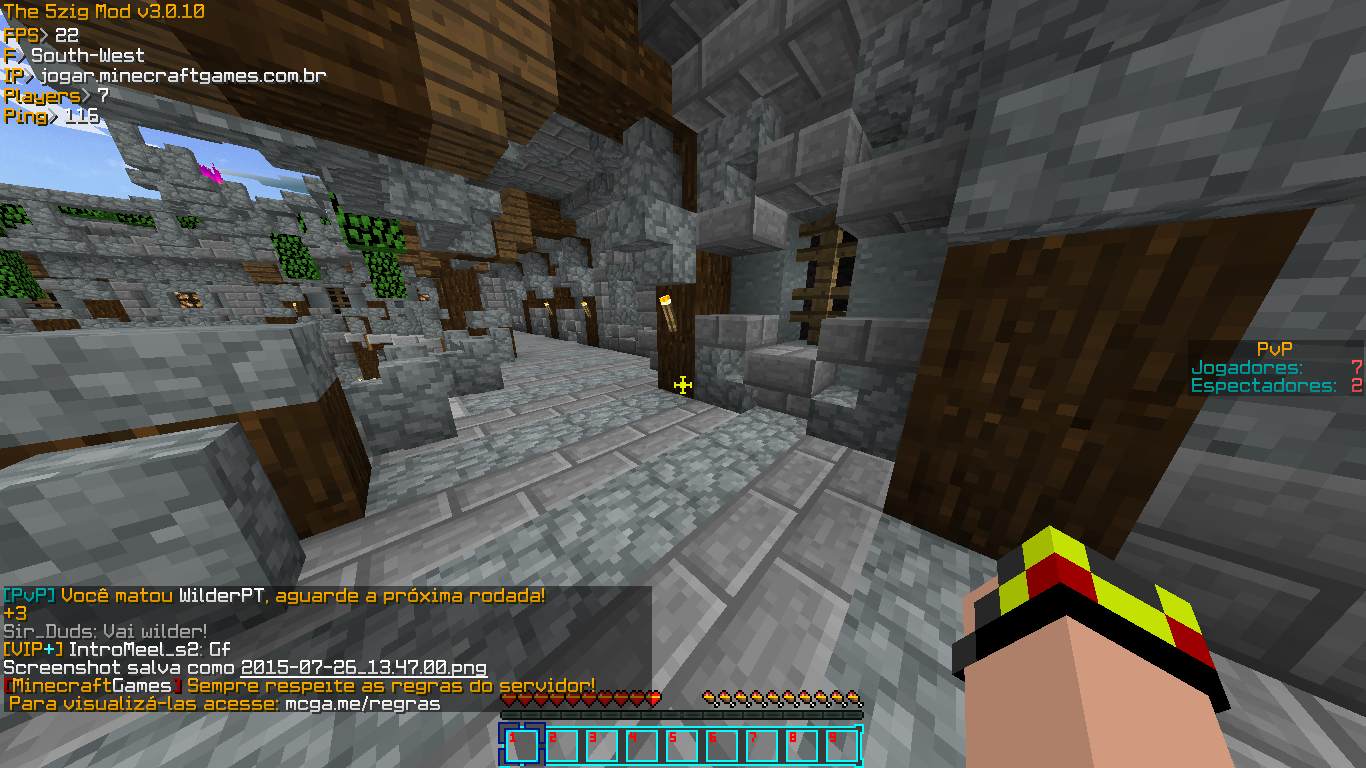The width and height of the screenshot is (1366, 768).
Task: Open the mcga.me/regras link in chat
Action: click(x=362, y=703)
